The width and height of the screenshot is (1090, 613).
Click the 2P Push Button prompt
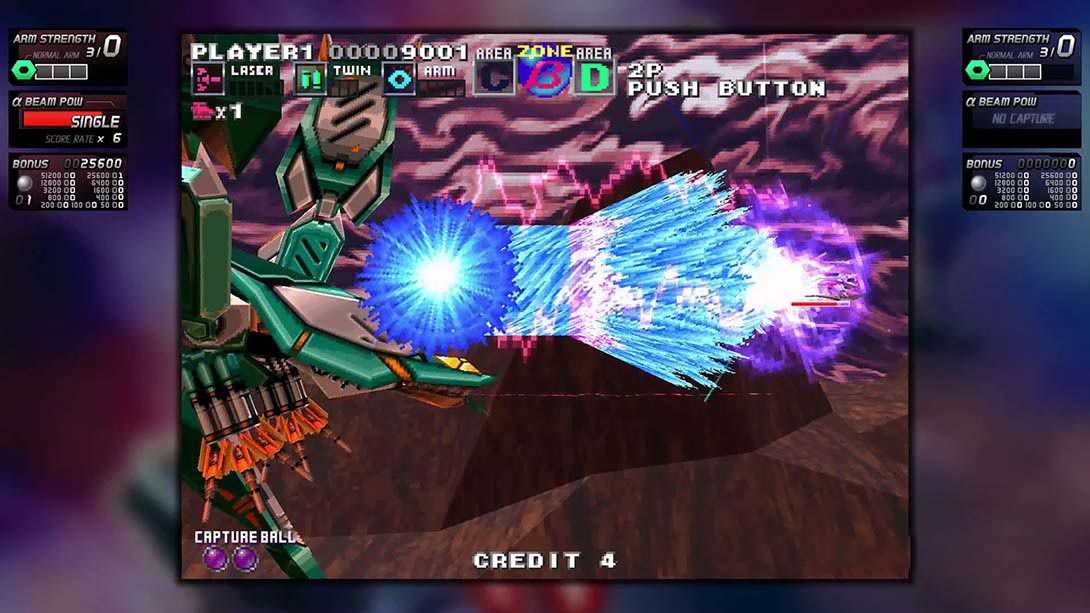726,81
